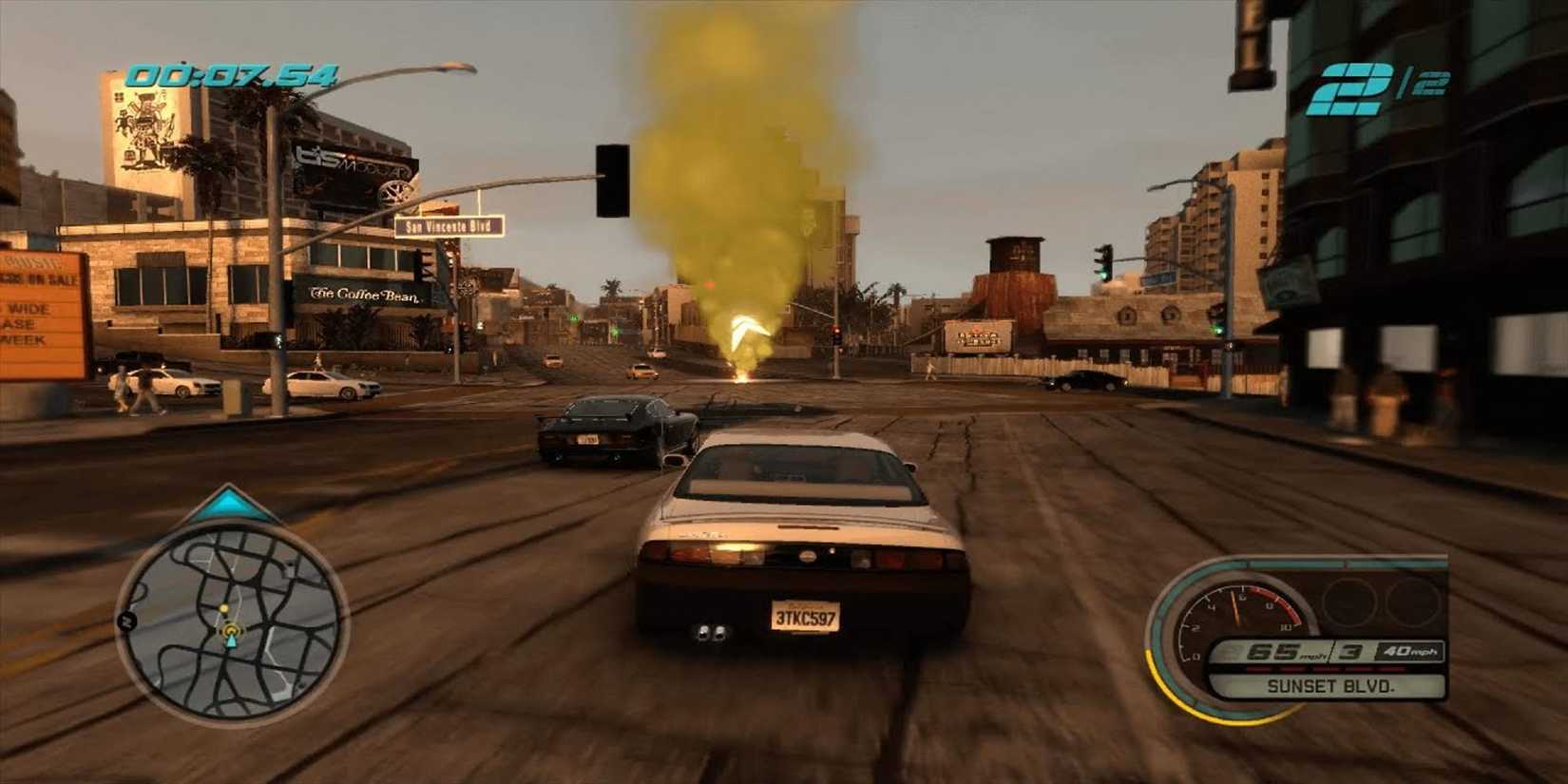Click the black N compass marker on minimap
This screenshot has width=1568, height=784.
[x=125, y=621]
